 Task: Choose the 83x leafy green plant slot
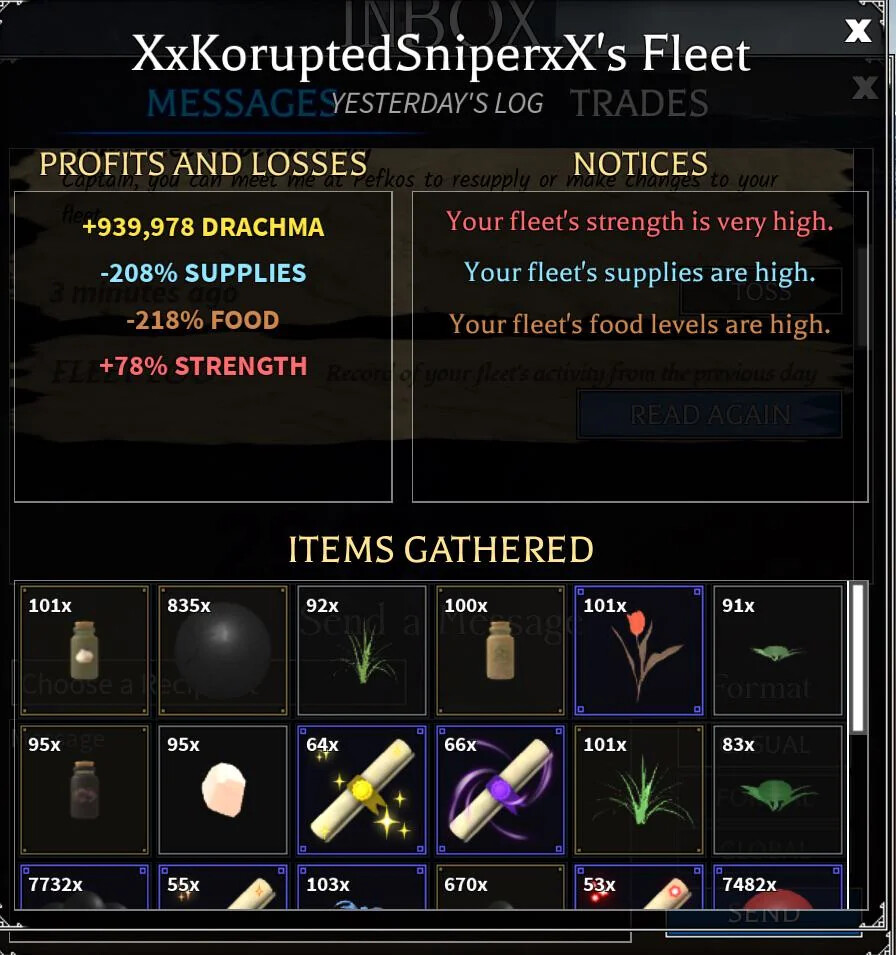[x=777, y=789]
